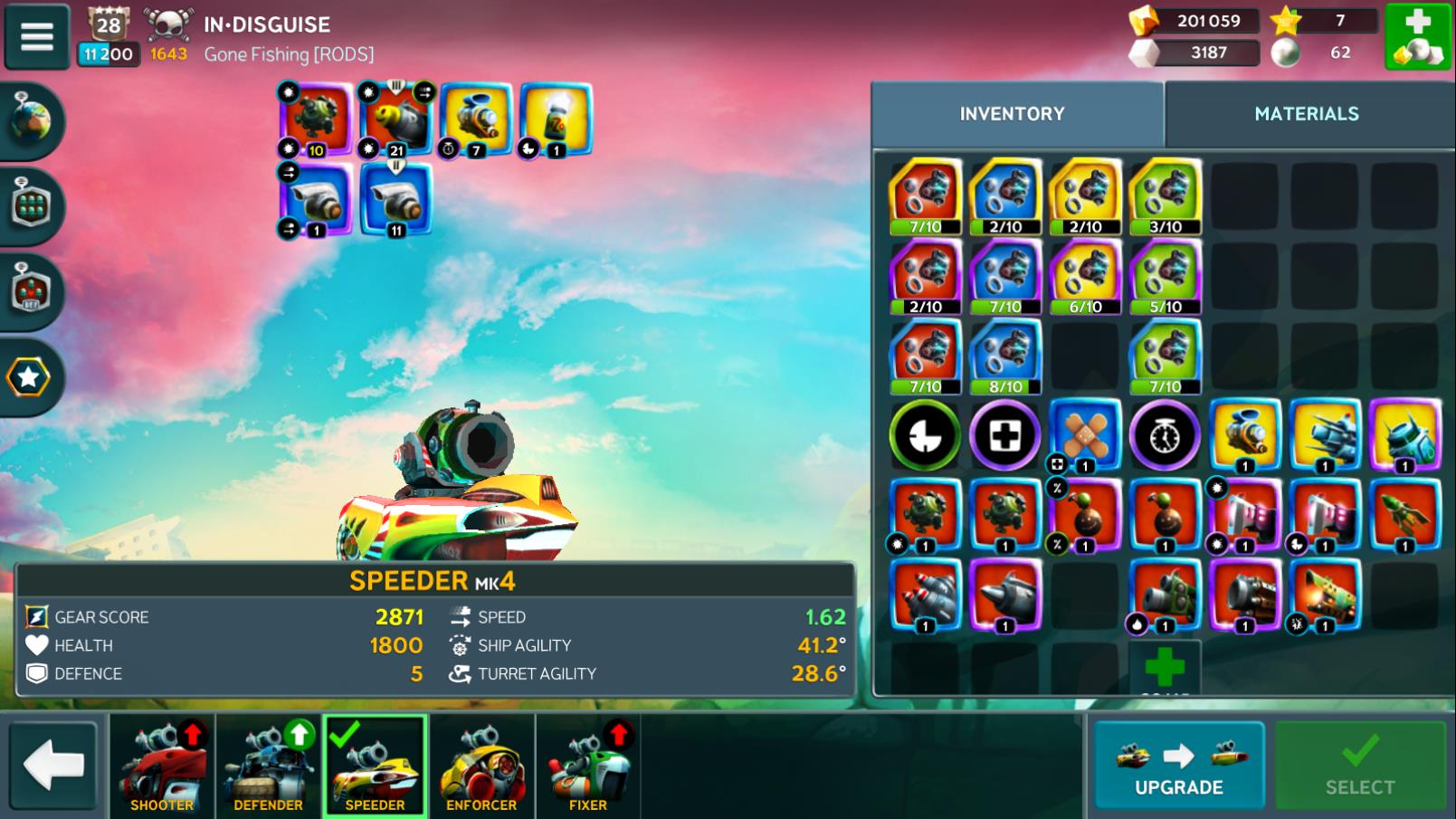This screenshot has width=1456, height=819.
Task: Buy more currency with green plus button
Action: (1417, 36)
